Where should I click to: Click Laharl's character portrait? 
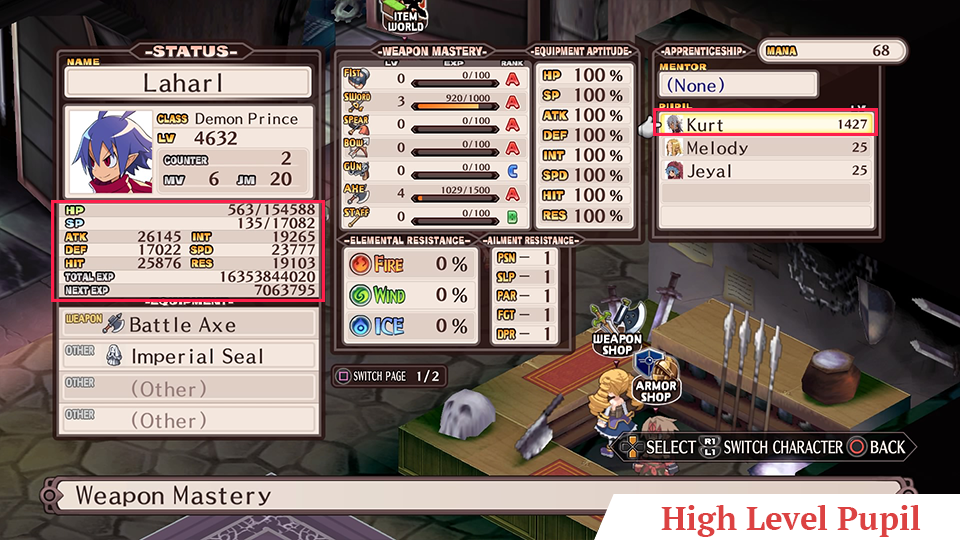(109, 152)
